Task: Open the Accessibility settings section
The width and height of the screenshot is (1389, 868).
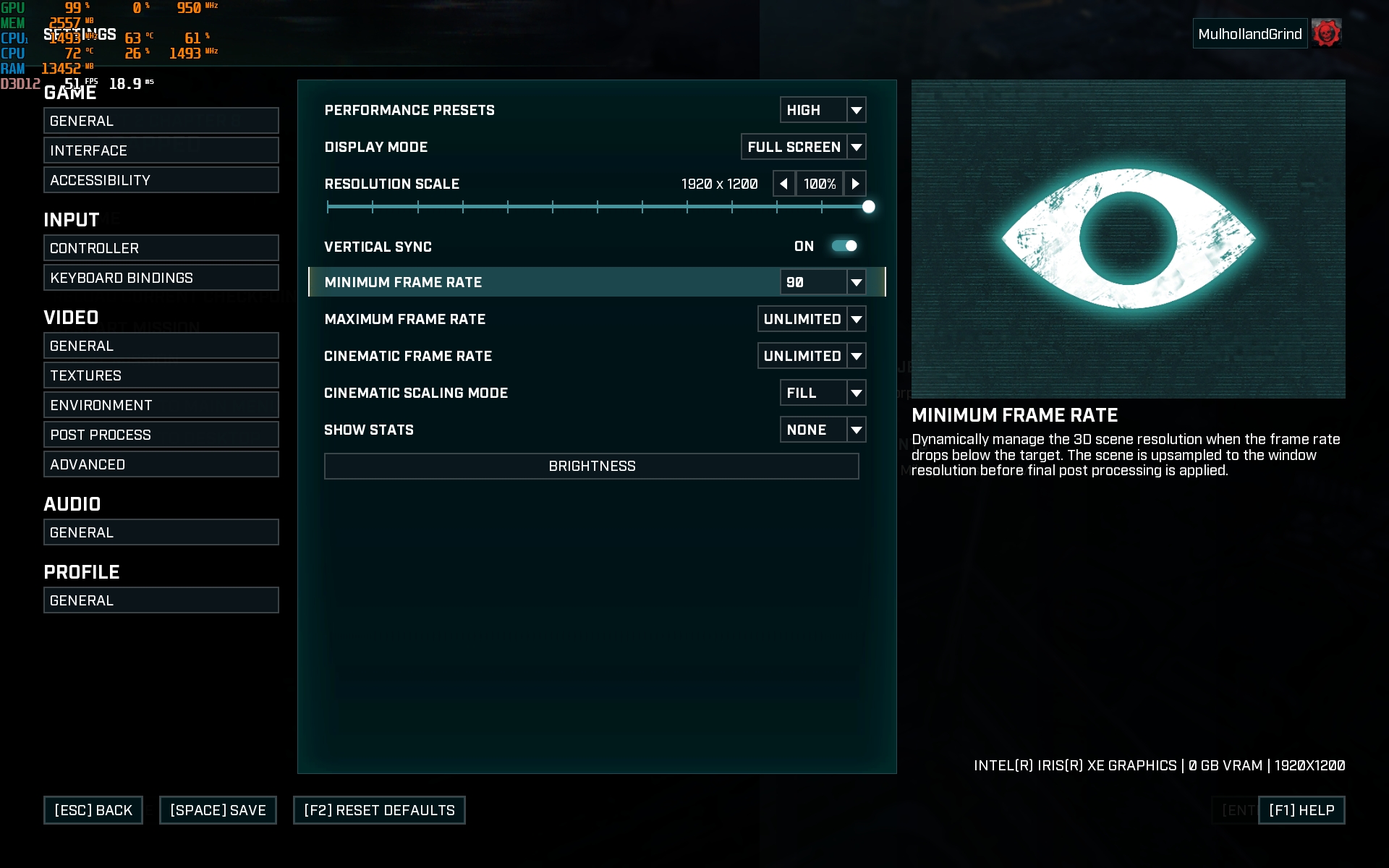Action: click(x=161, y=180)
